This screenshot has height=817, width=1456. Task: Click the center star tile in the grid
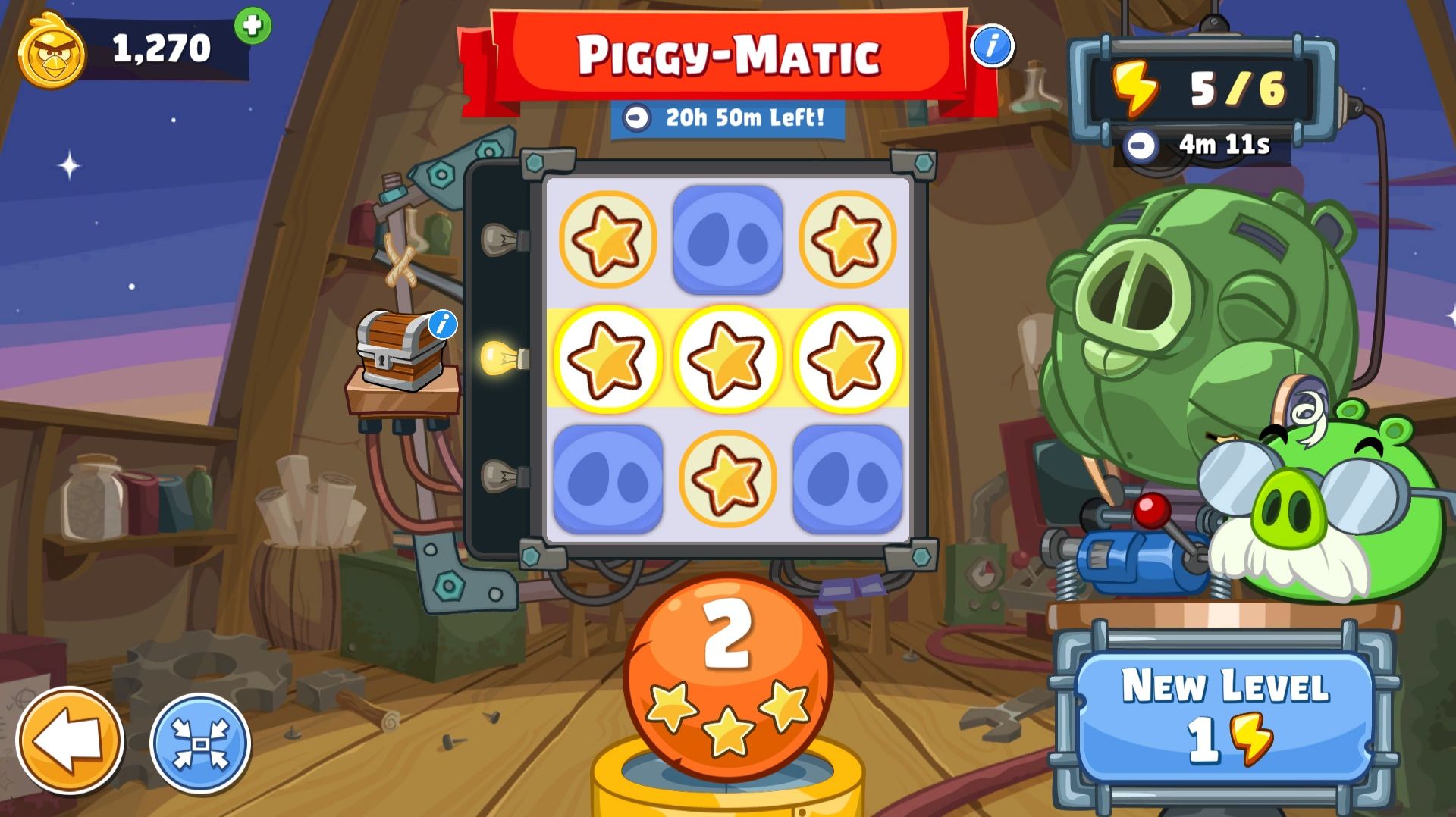726,358
